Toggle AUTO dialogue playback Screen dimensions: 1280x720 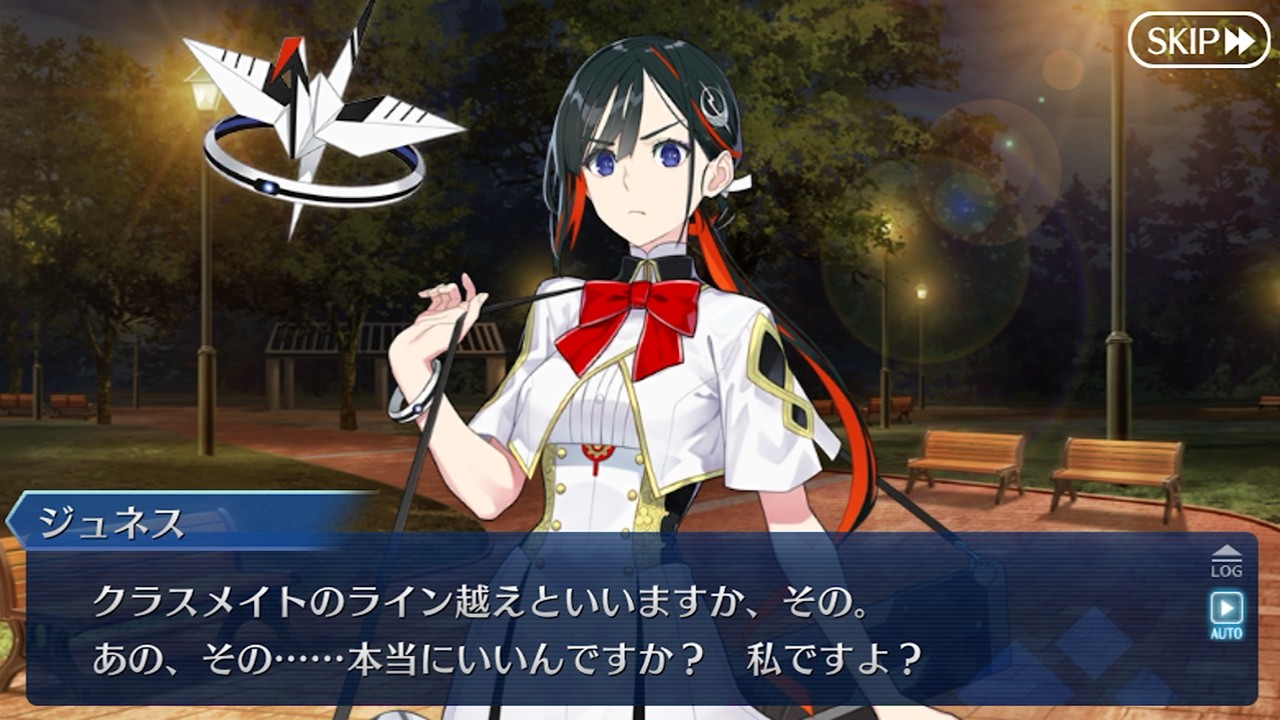click(1226, 614)
